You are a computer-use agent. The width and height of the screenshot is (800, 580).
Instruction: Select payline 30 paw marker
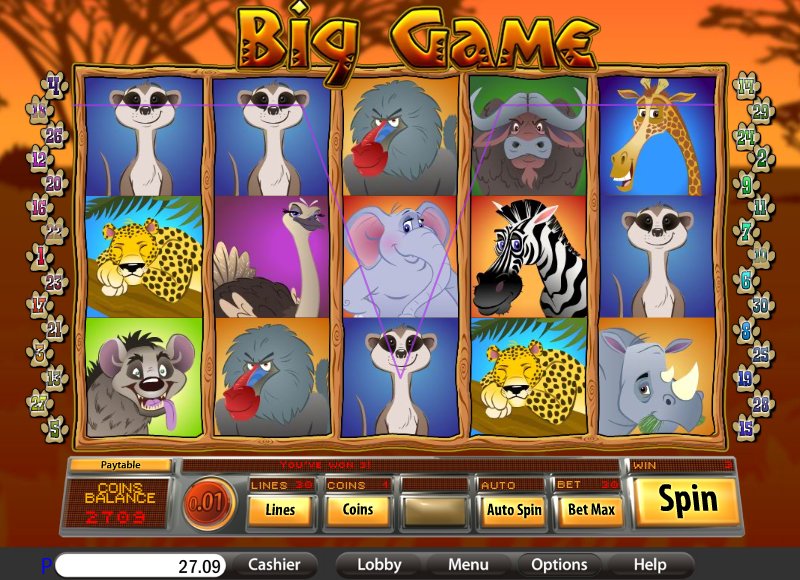coord(761,305)
